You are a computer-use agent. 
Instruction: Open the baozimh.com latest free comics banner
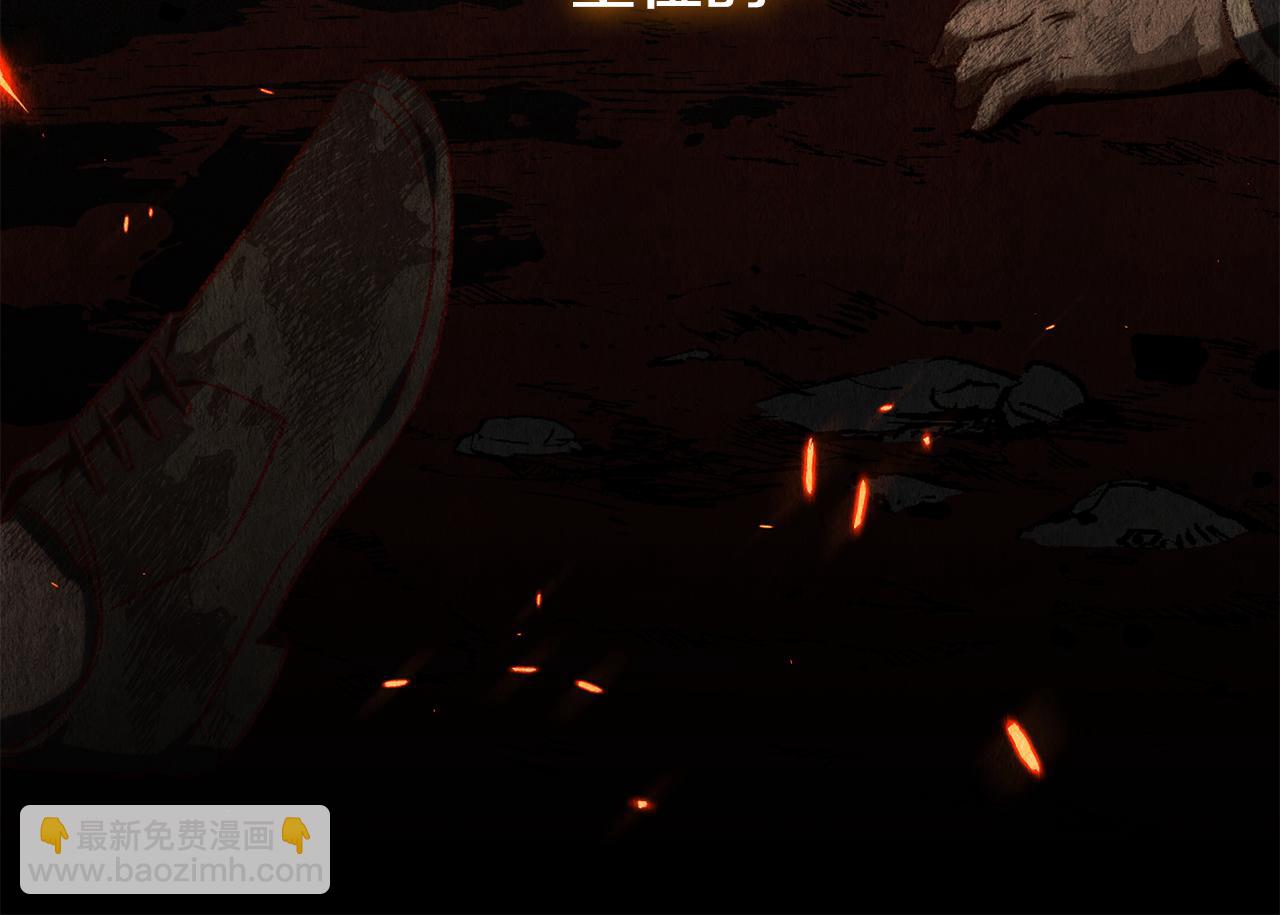point(175,850)
